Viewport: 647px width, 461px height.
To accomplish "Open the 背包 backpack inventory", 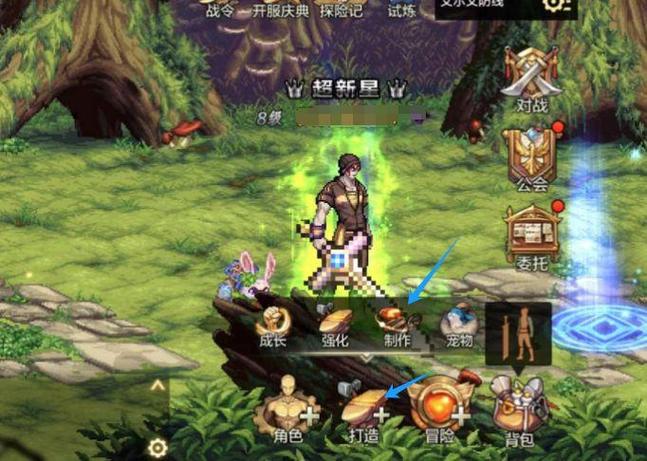I will coord(518,410).
